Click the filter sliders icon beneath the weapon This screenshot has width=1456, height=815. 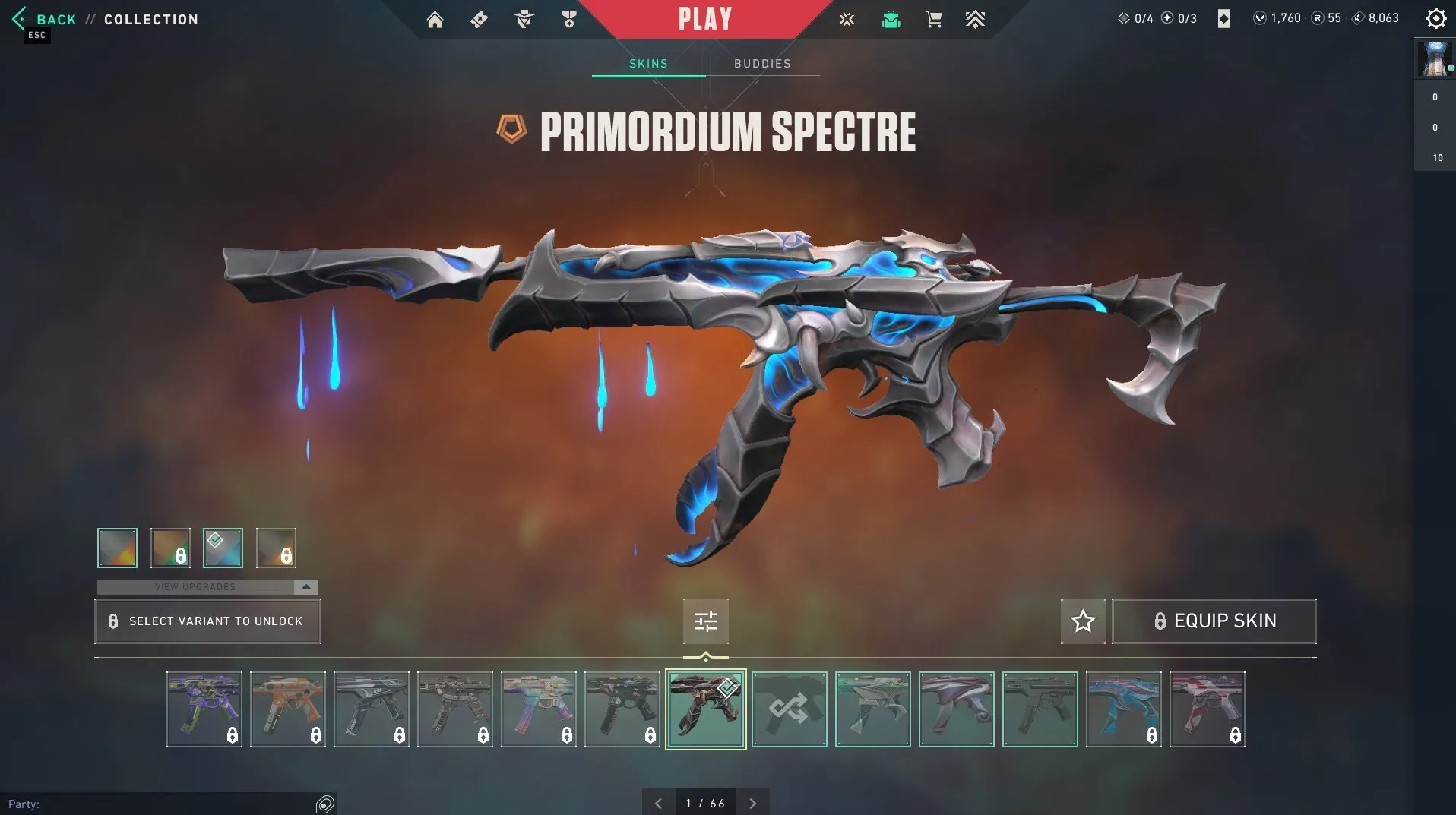[706, 621]
